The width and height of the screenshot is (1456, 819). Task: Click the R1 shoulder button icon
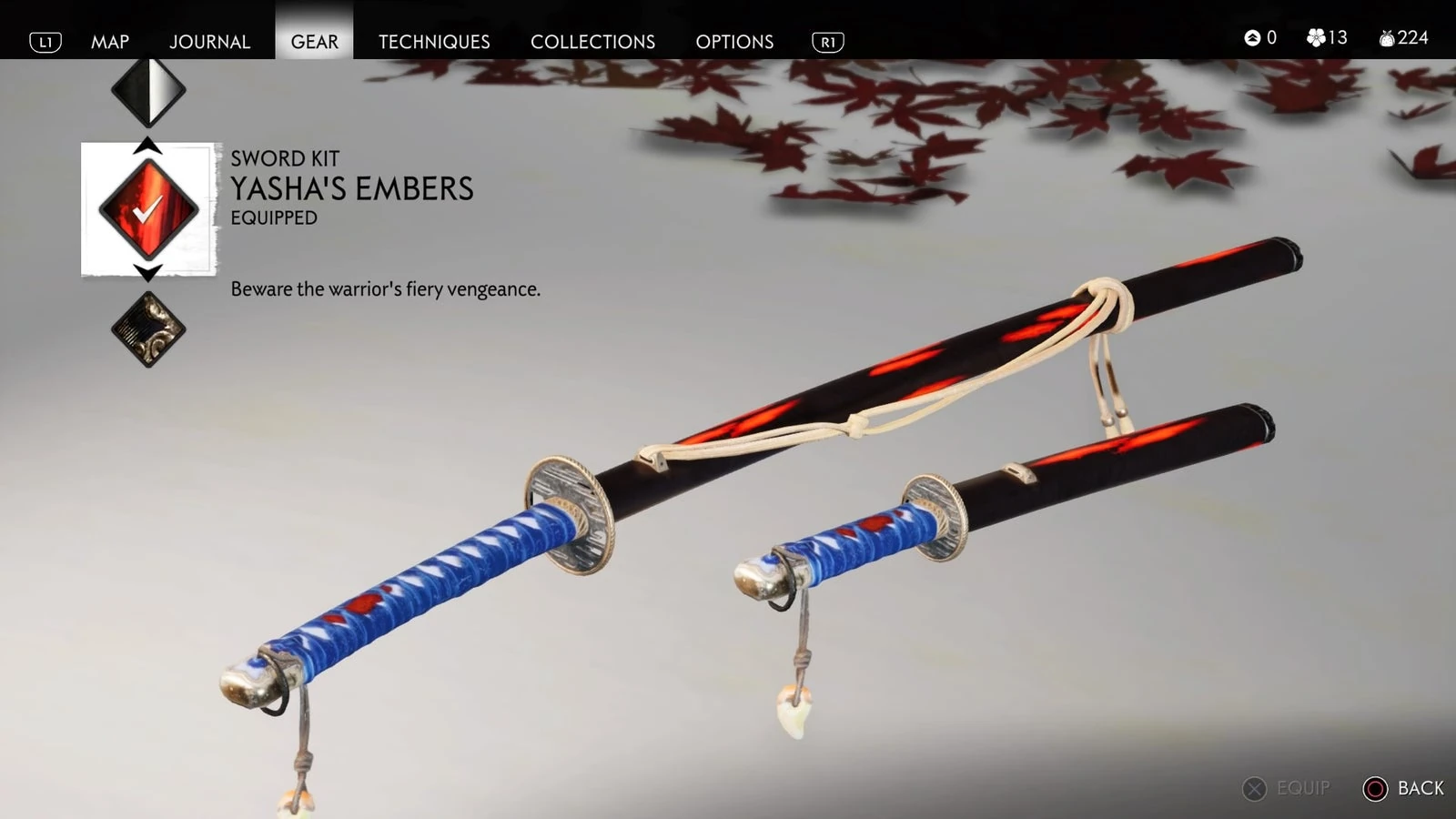(827, 41)
